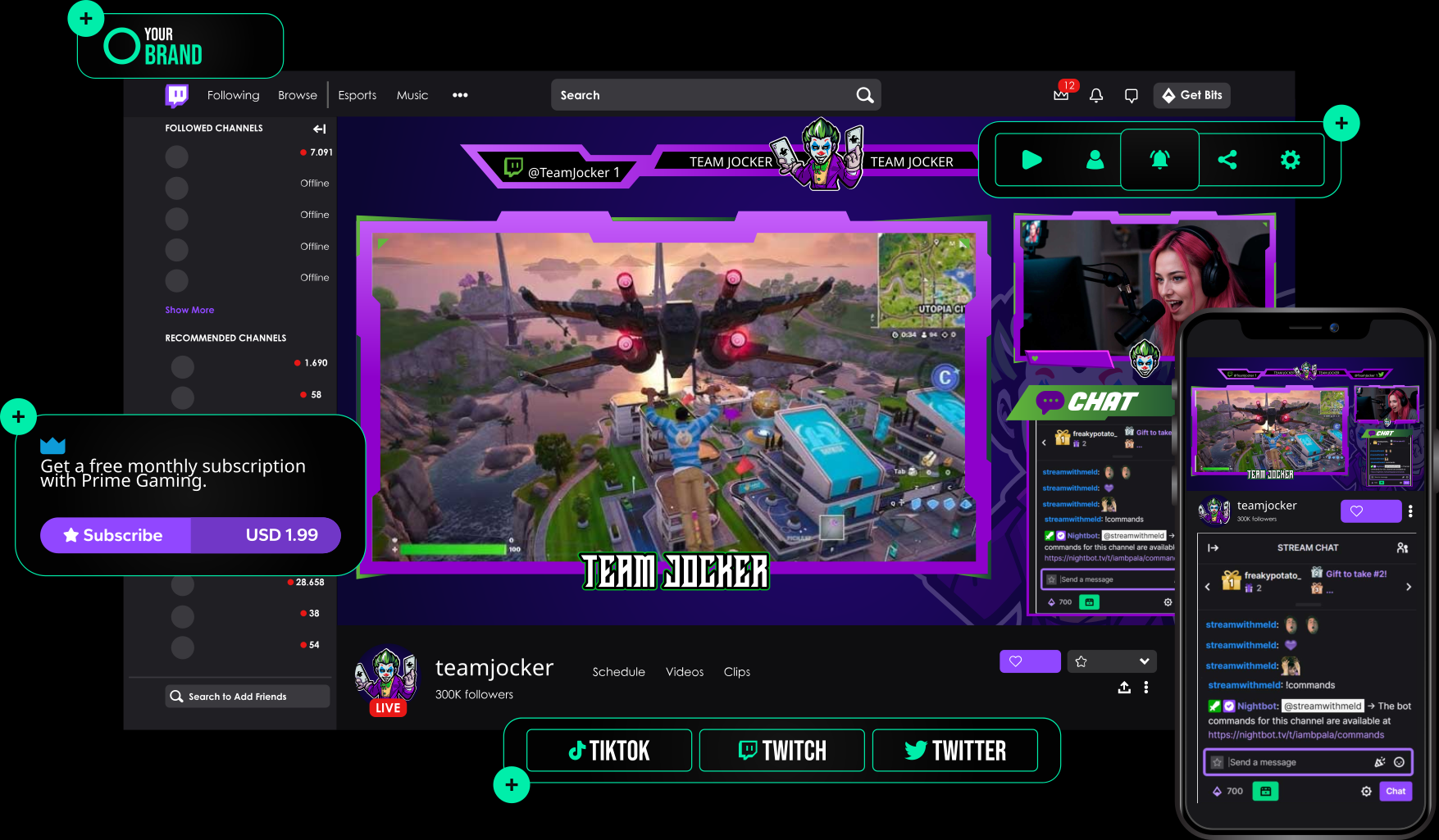Image resolution: width=1439 pixels, height=840 pixels.
Task: Select Music in the top navigation
Action: (412, 95)
